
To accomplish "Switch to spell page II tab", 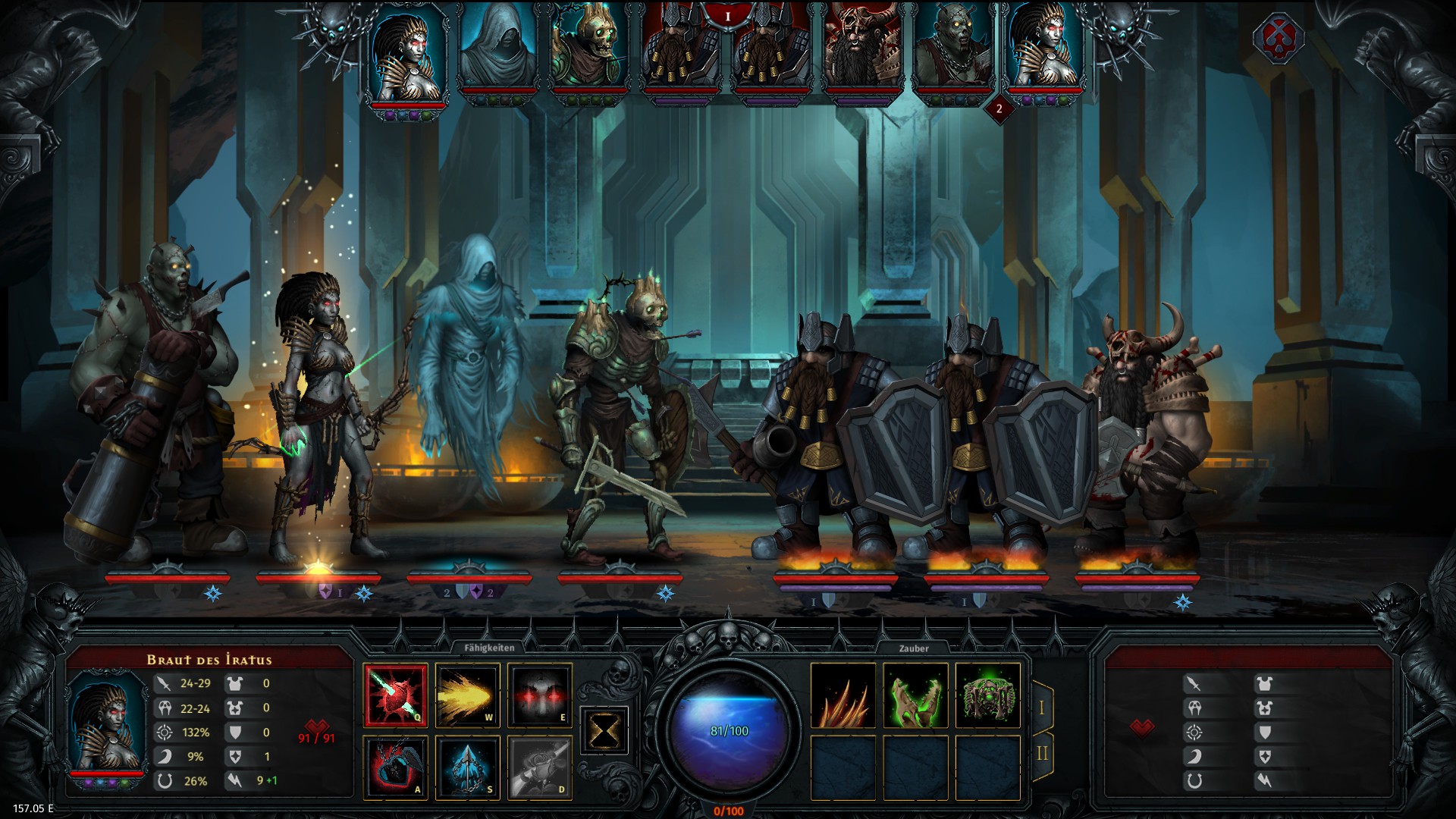I will click(1041, 753).
